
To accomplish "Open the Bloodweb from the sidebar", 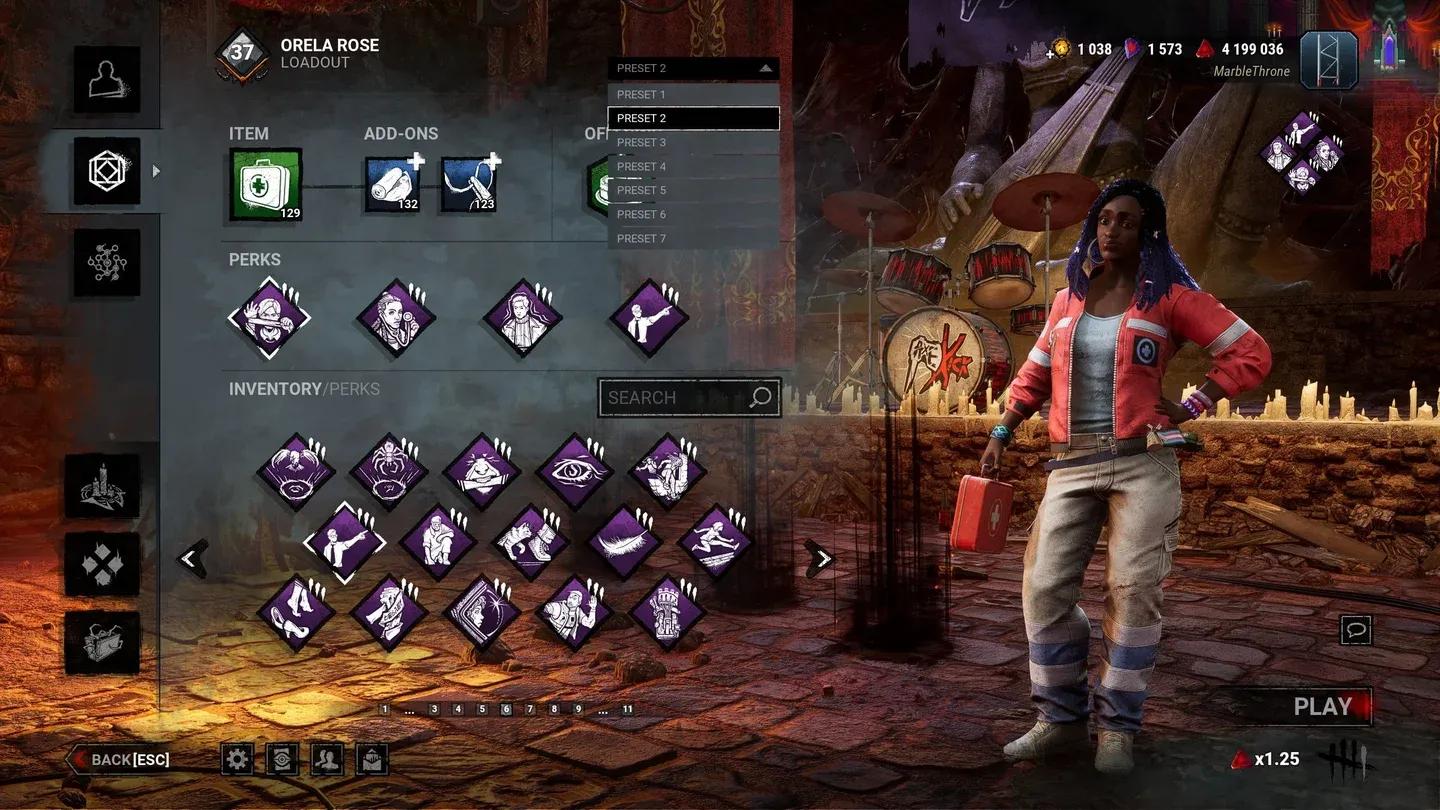I will tap(106, 262).
